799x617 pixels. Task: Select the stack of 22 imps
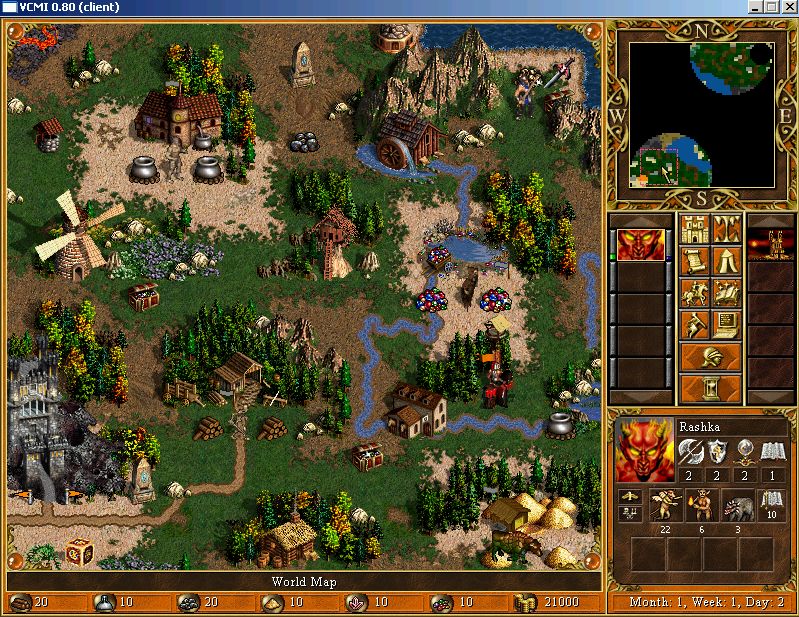click(665, 505)
